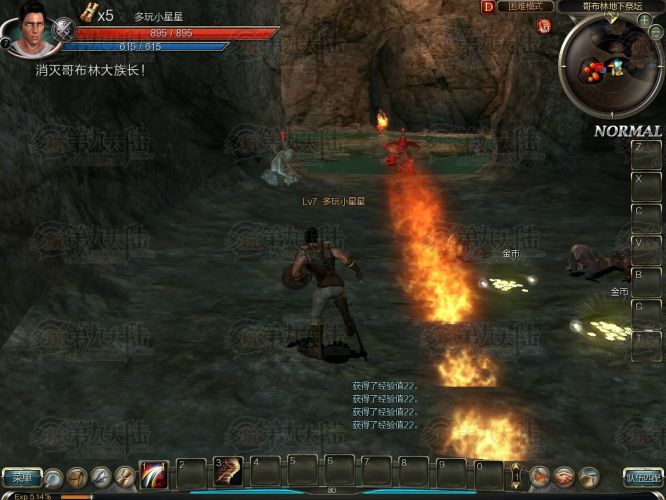The height and width of the screenshot is (500, 666).
Task: Click the Z quick-slot on right bar
Action: pyautogui.click(x=646, y=155)
